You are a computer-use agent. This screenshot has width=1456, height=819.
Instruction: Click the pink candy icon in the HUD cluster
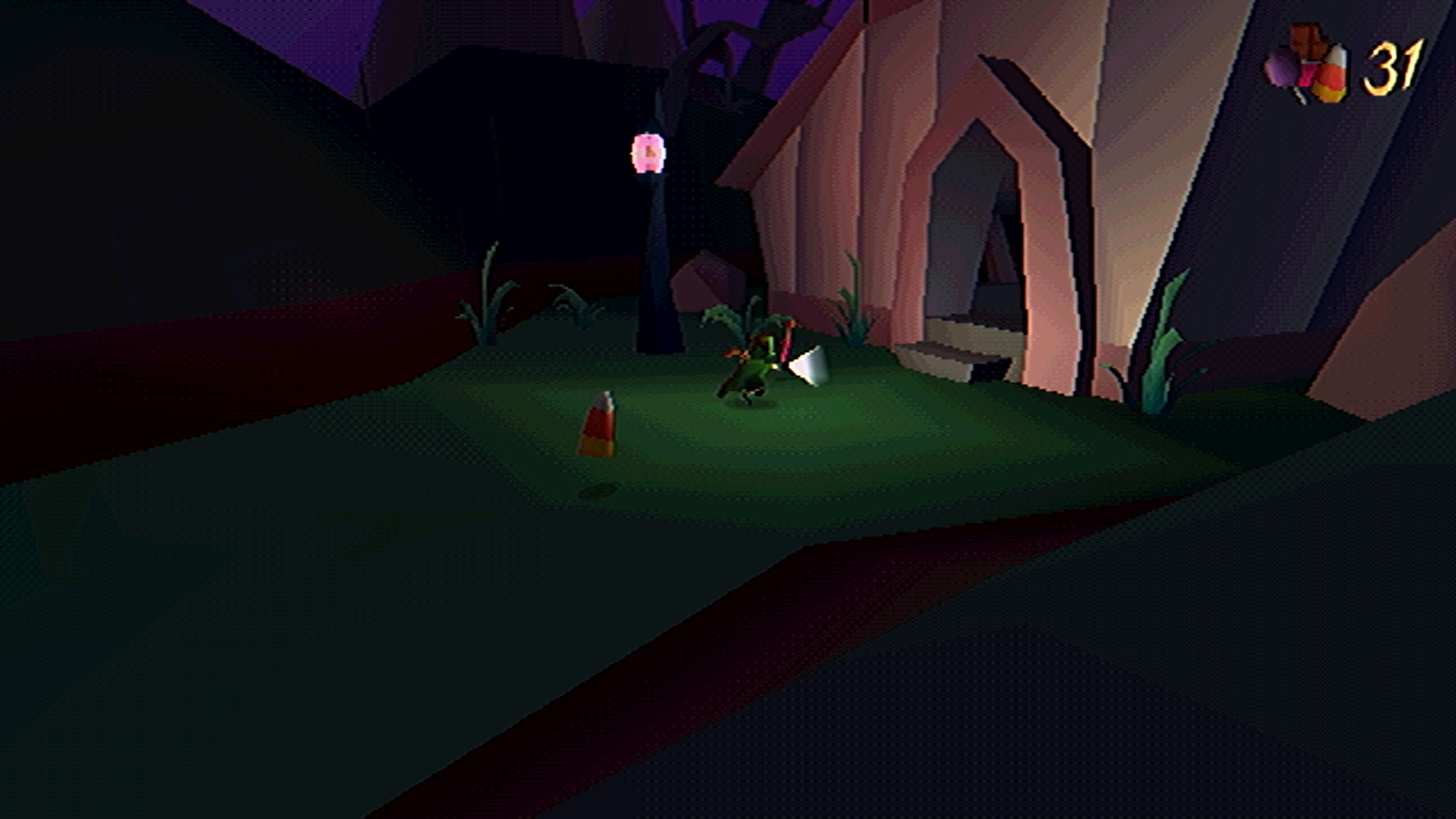point(1308,75)
